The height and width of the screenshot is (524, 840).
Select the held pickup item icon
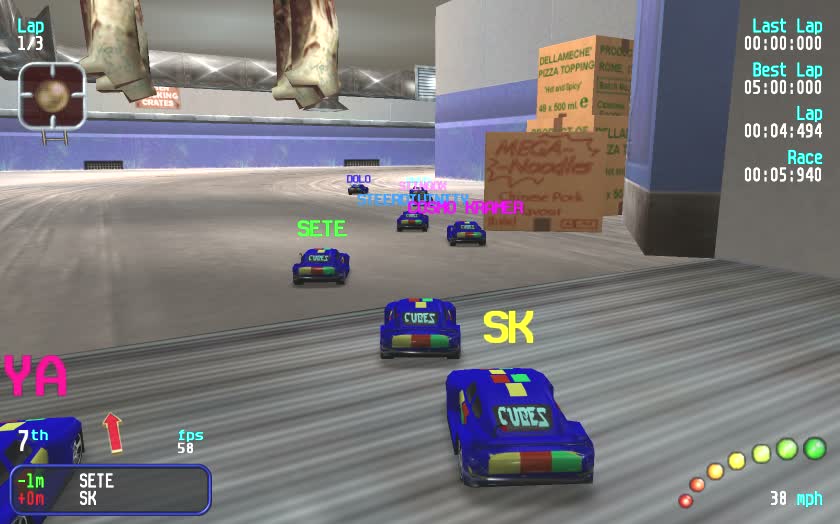pos(51,97)
